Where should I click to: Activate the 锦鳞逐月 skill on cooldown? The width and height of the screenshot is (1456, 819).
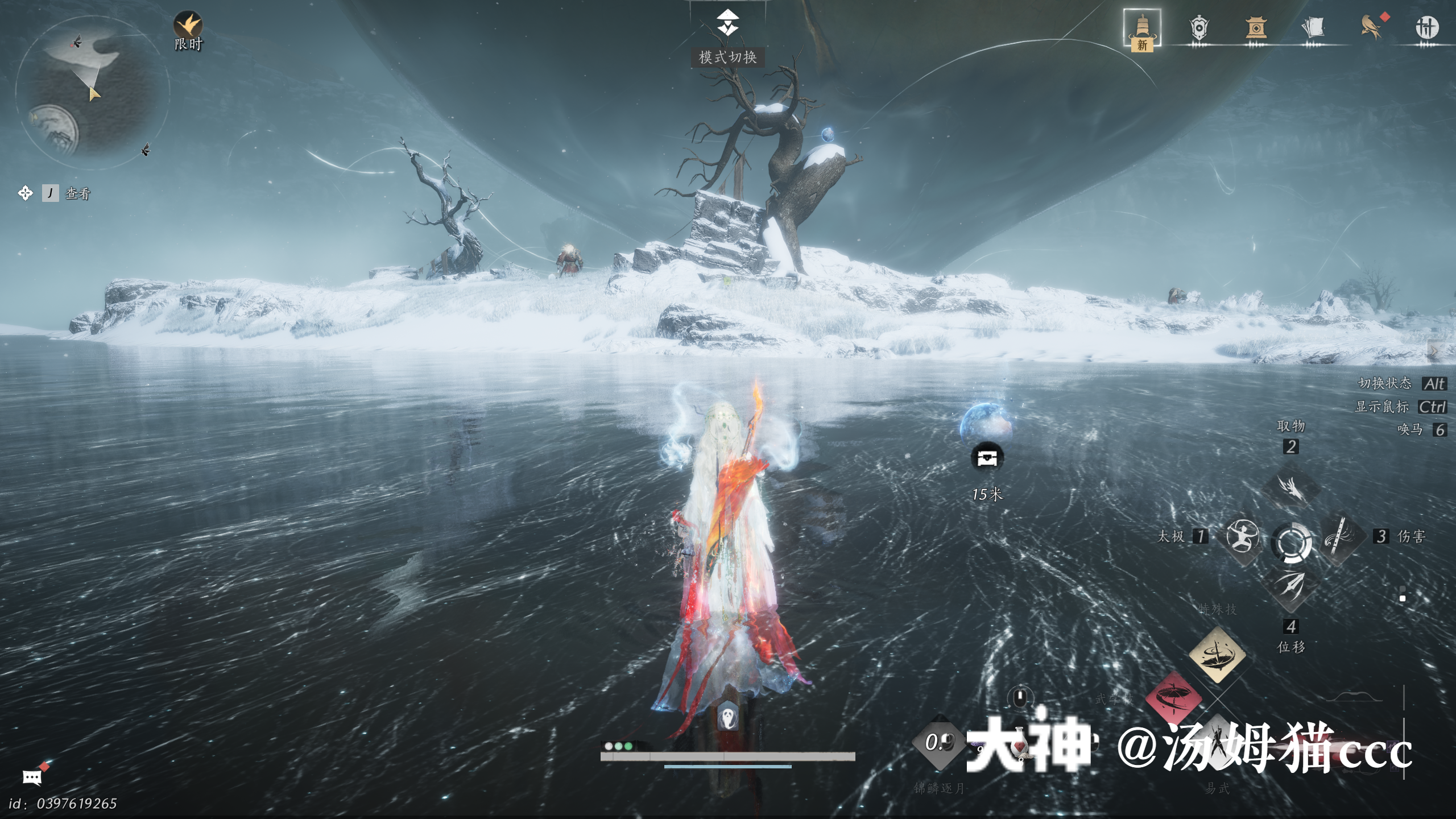(x=939, y=742)
